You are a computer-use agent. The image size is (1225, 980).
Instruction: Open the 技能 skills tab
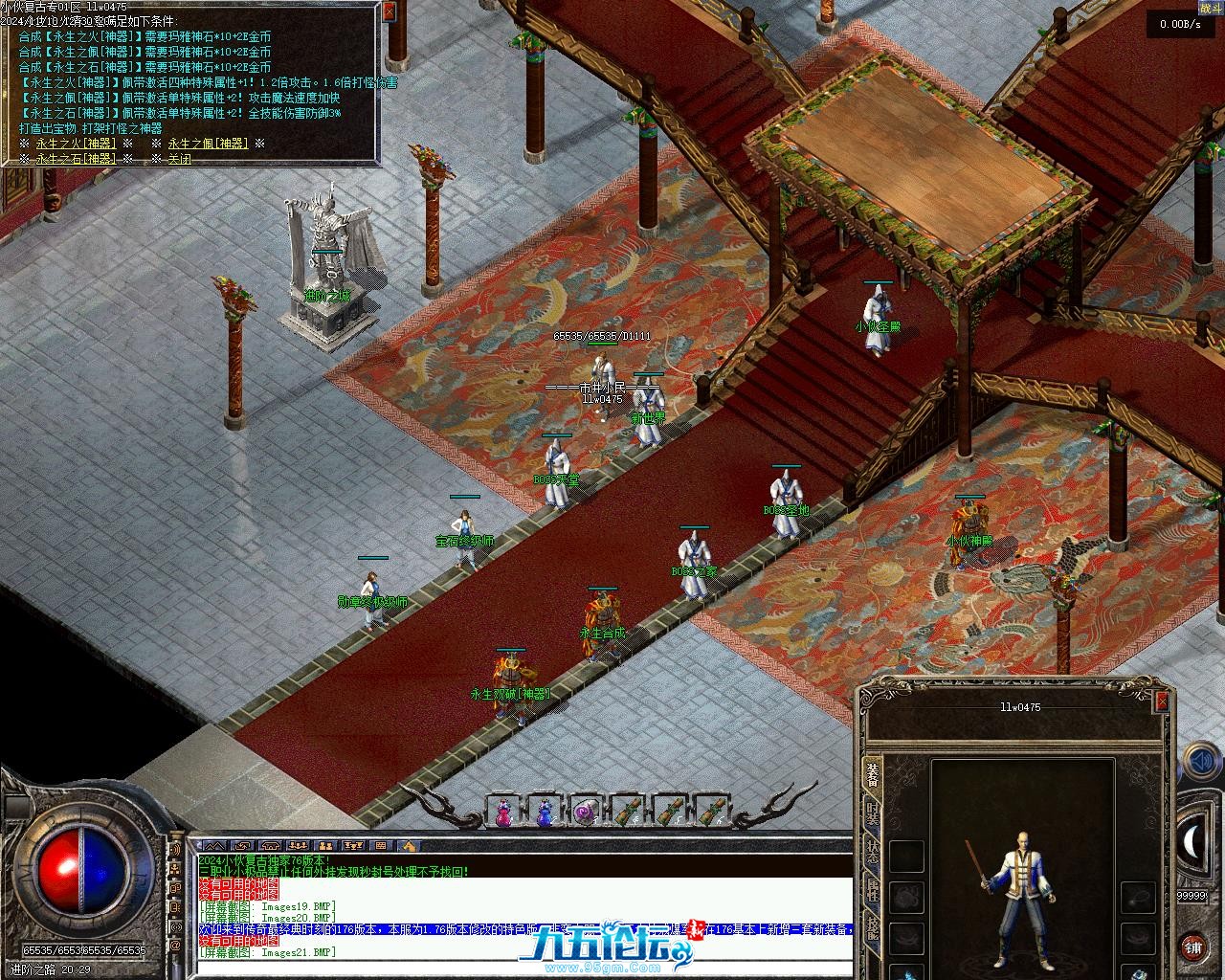[873, 927]
